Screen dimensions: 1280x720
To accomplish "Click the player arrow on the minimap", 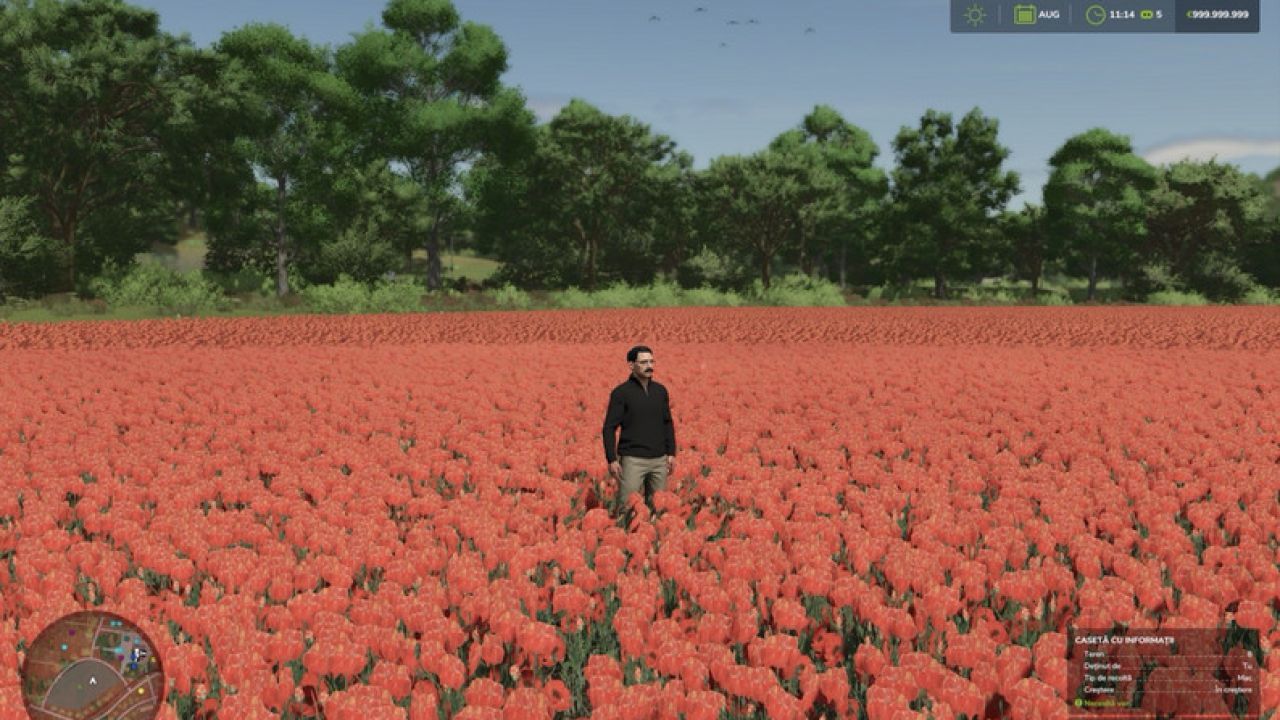I will 93,681.
